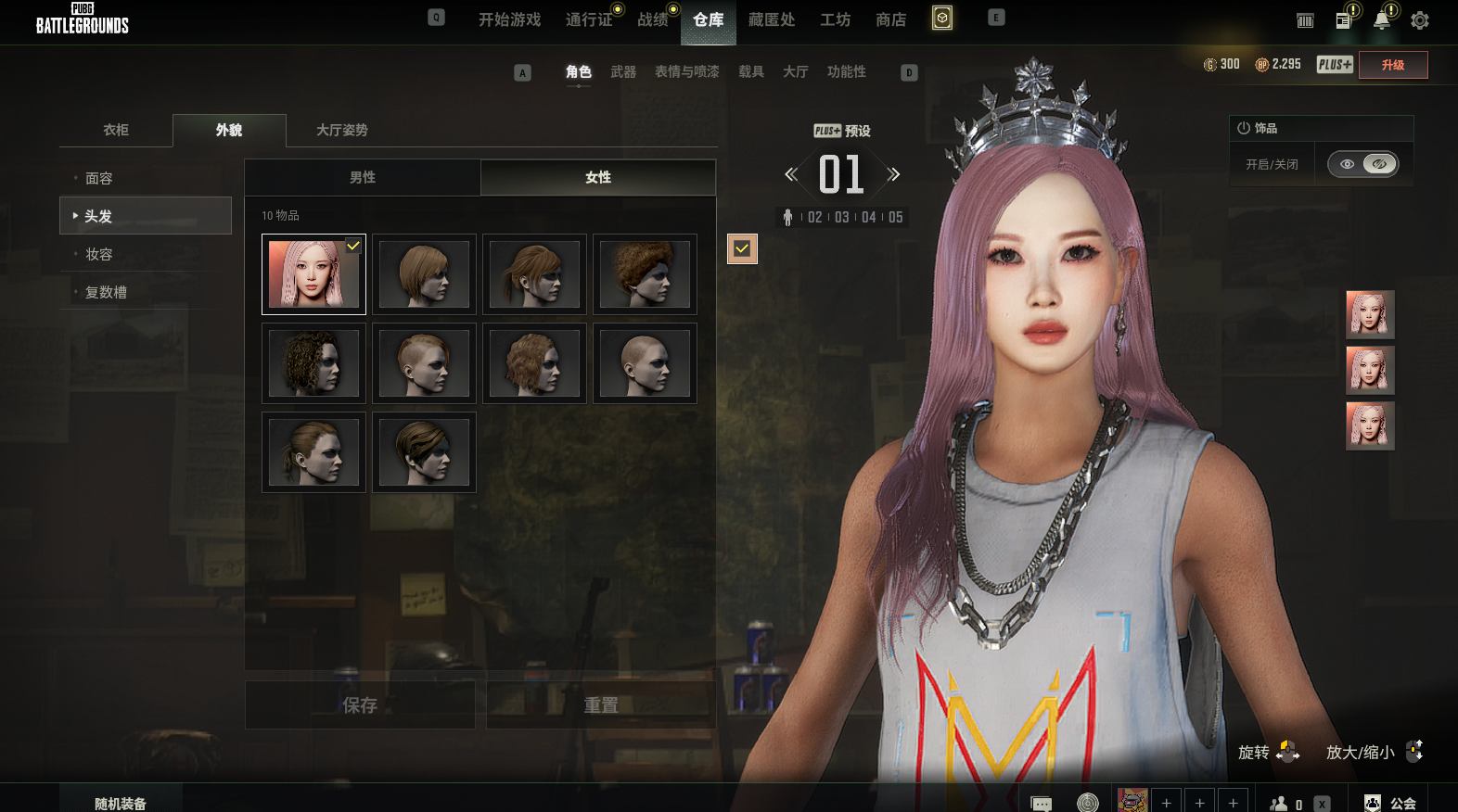The width and height of the screenshot is (1458, 812).
Task: Click the 保存 save button
Action: click(360, 705)
